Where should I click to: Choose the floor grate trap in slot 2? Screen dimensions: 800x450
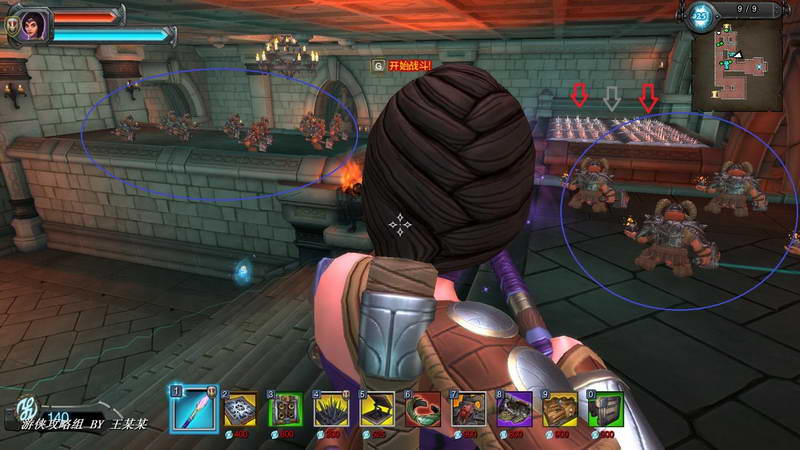[240, 410]
